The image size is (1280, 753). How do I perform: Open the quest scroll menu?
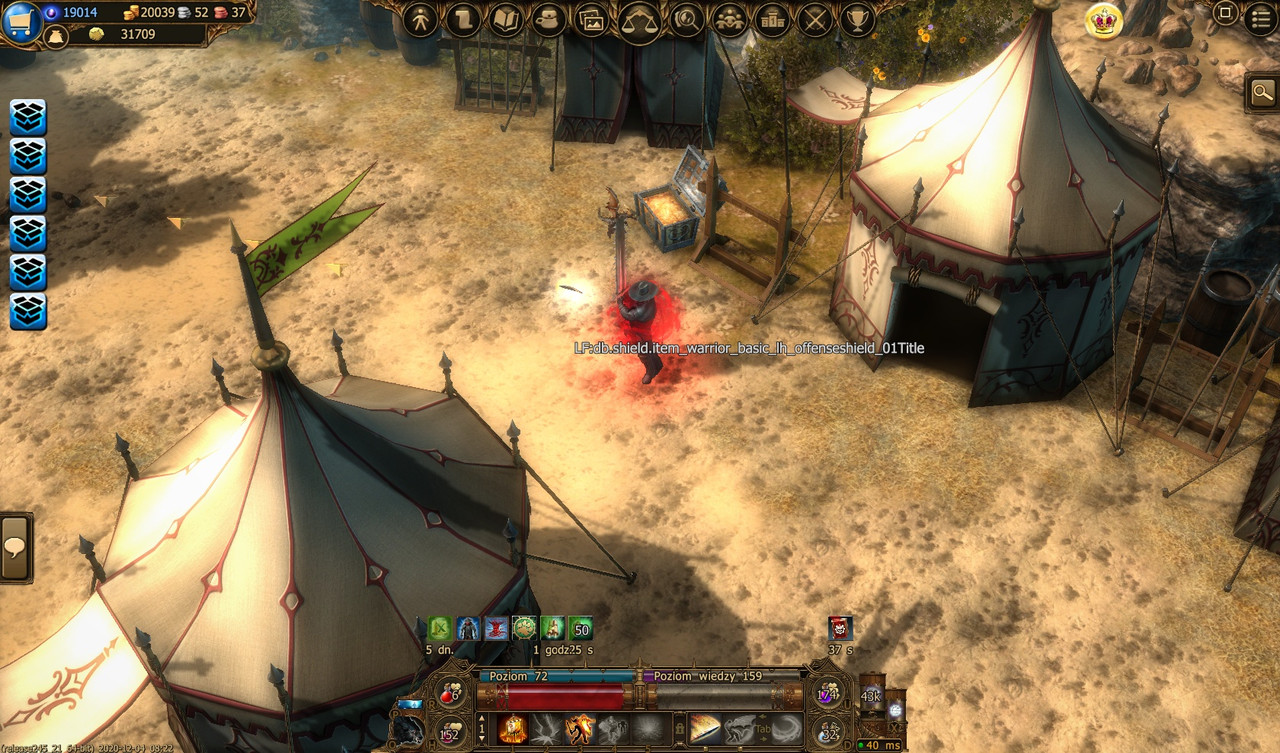click(x=464, y=19)
